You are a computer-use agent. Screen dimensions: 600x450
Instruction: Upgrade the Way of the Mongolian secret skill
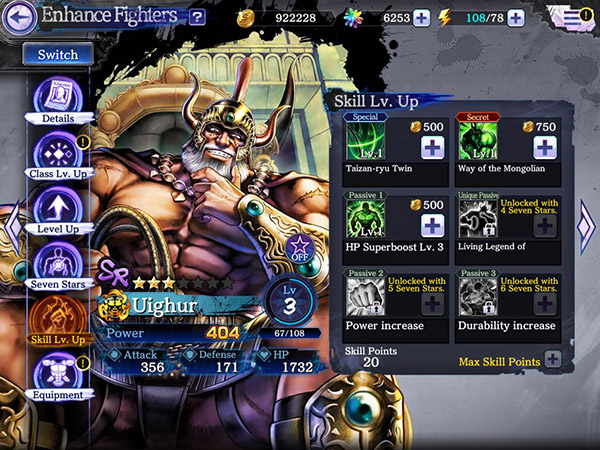pyautogui.click(x=544, y=147)
